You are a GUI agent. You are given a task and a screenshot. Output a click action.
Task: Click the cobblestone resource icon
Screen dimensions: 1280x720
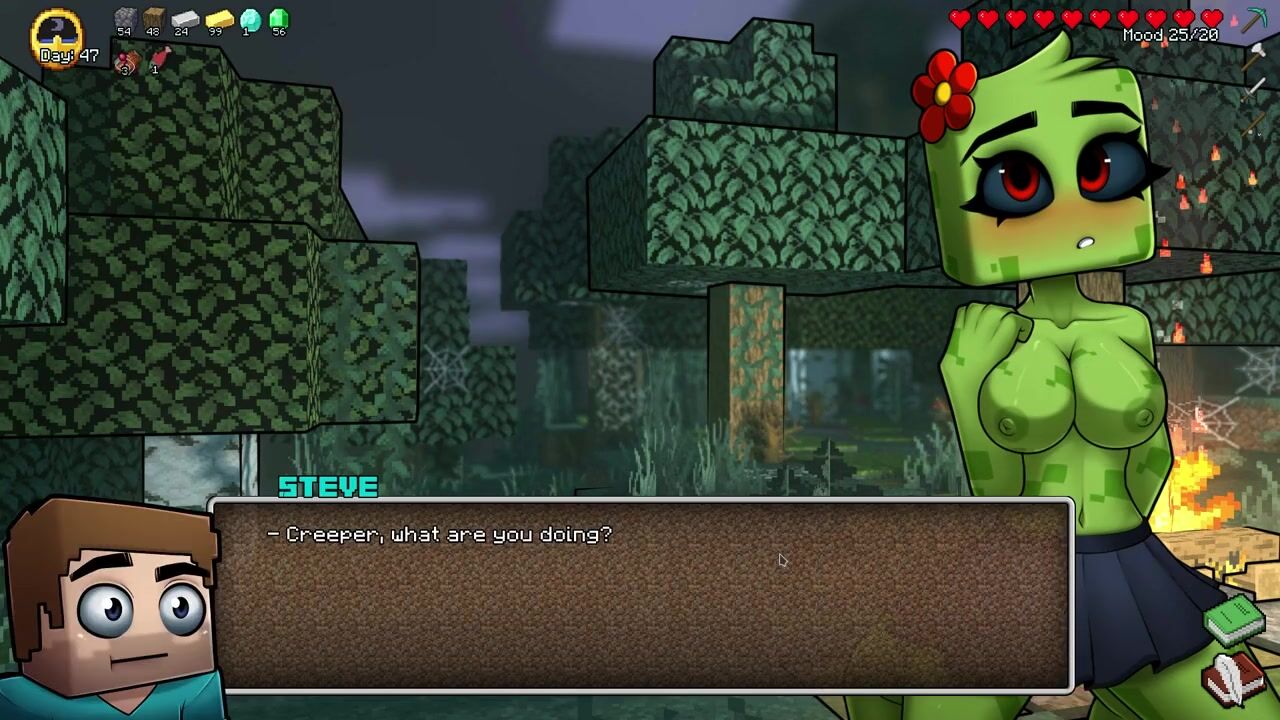point(125,18)
